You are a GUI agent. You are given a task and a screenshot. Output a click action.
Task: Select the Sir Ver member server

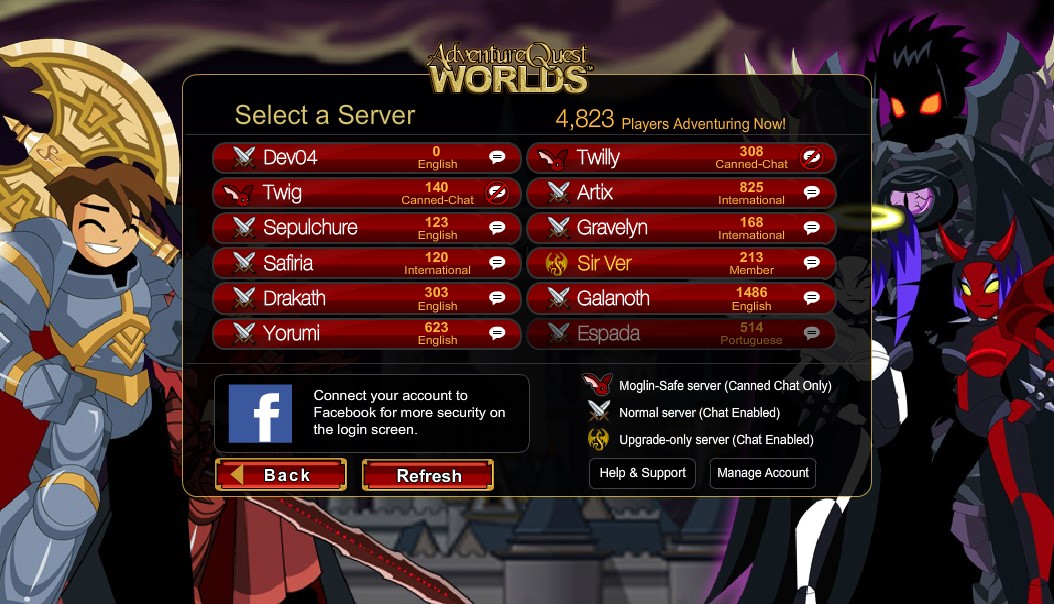(x=680, y=263)
